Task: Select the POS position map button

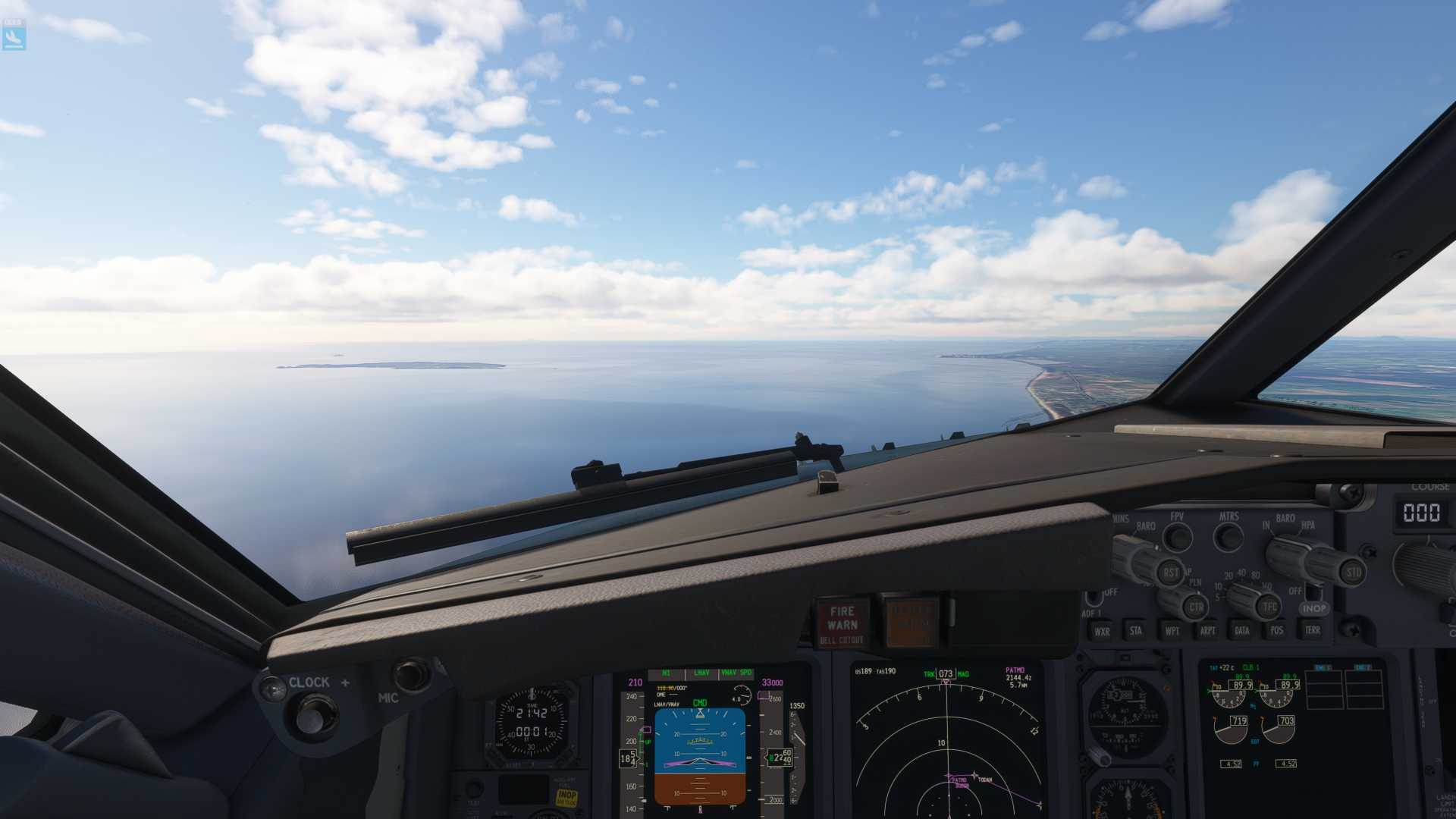Action: pos(1276,630)
